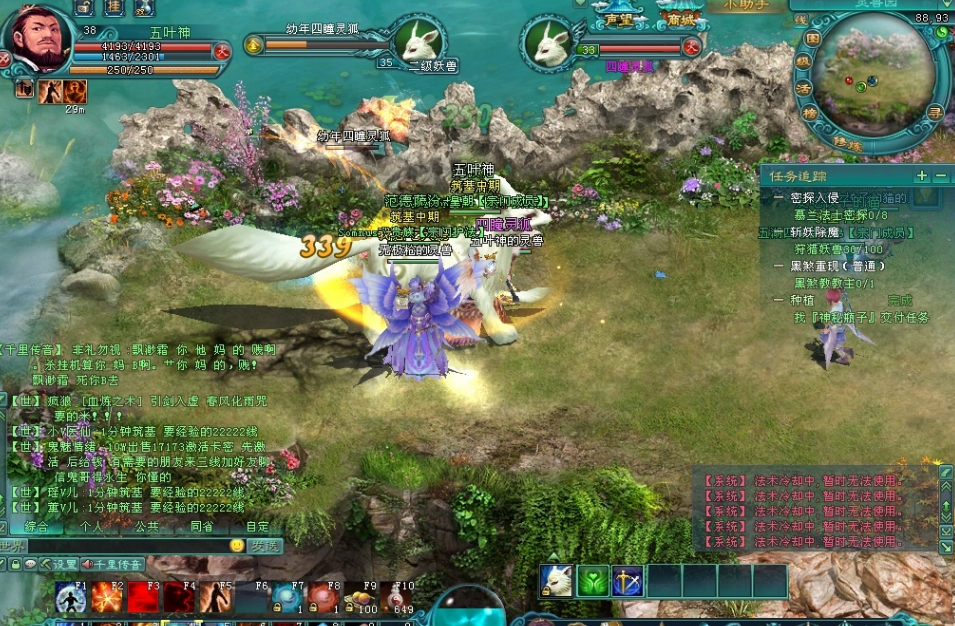Open chat 设置 settings
This screenshot has height=626, width=955.
tap(59, 564)
